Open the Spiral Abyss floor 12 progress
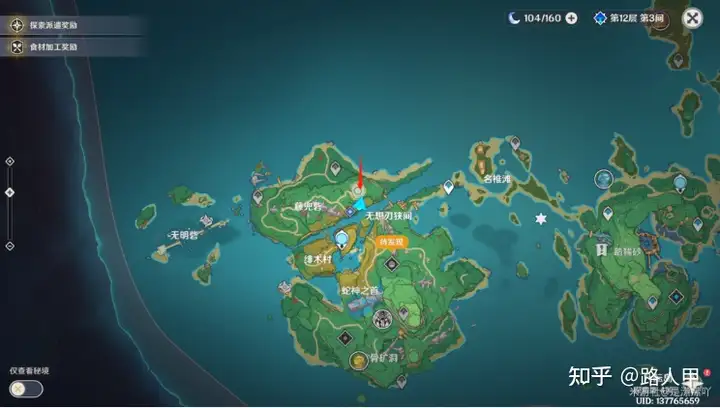This screenshot has height=408, width=720. click(630, 18)
